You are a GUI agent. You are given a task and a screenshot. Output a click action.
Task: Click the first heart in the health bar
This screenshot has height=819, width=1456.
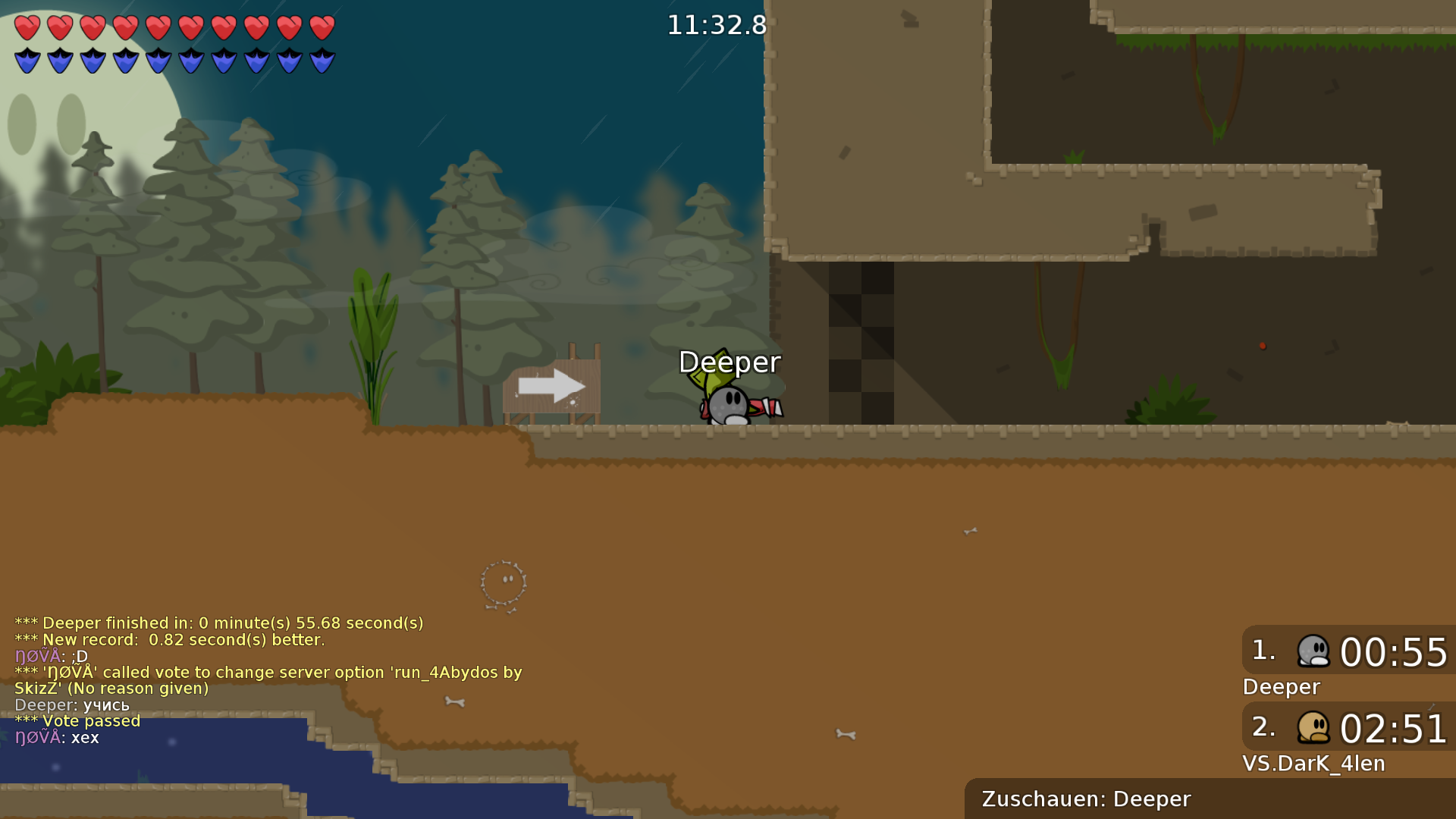27,27
